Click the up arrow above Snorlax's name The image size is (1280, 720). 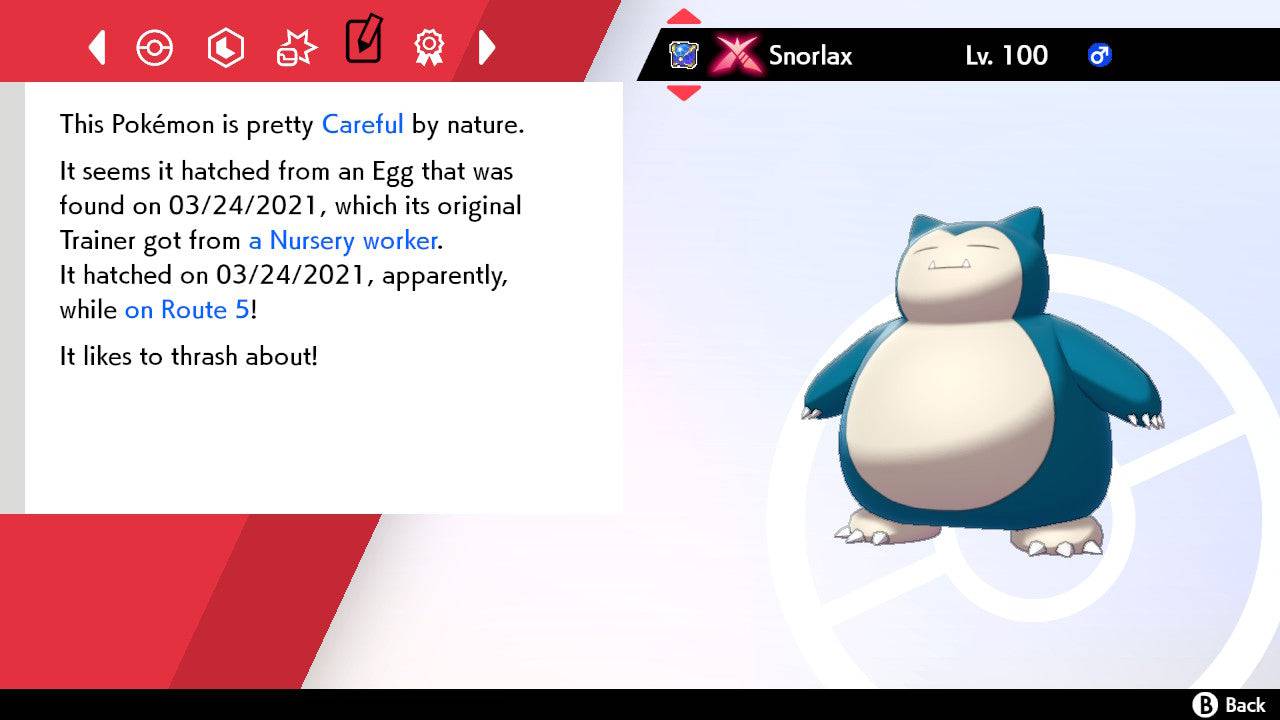tap(683, 17)
